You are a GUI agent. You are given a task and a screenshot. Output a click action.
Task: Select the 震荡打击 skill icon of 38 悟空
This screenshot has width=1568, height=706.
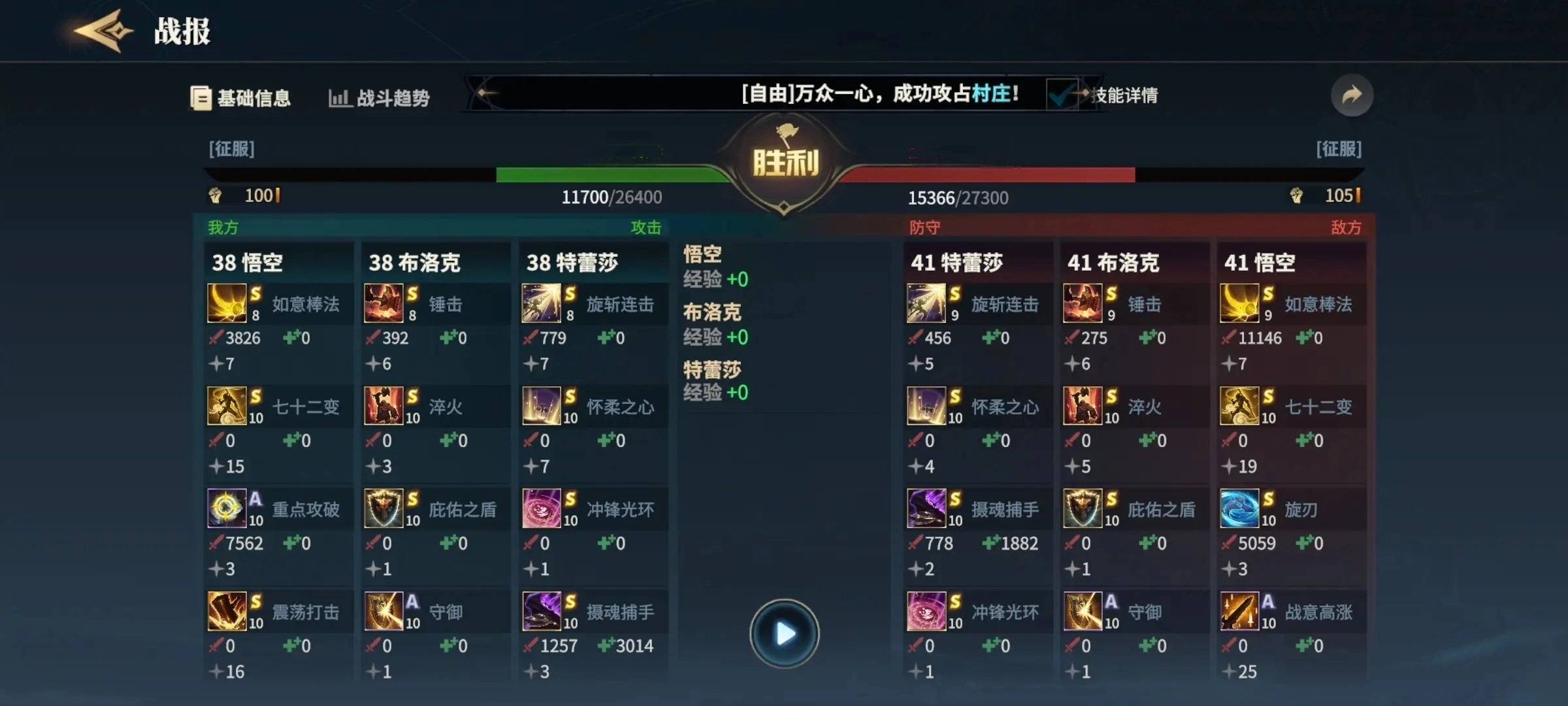pos(227,611)
